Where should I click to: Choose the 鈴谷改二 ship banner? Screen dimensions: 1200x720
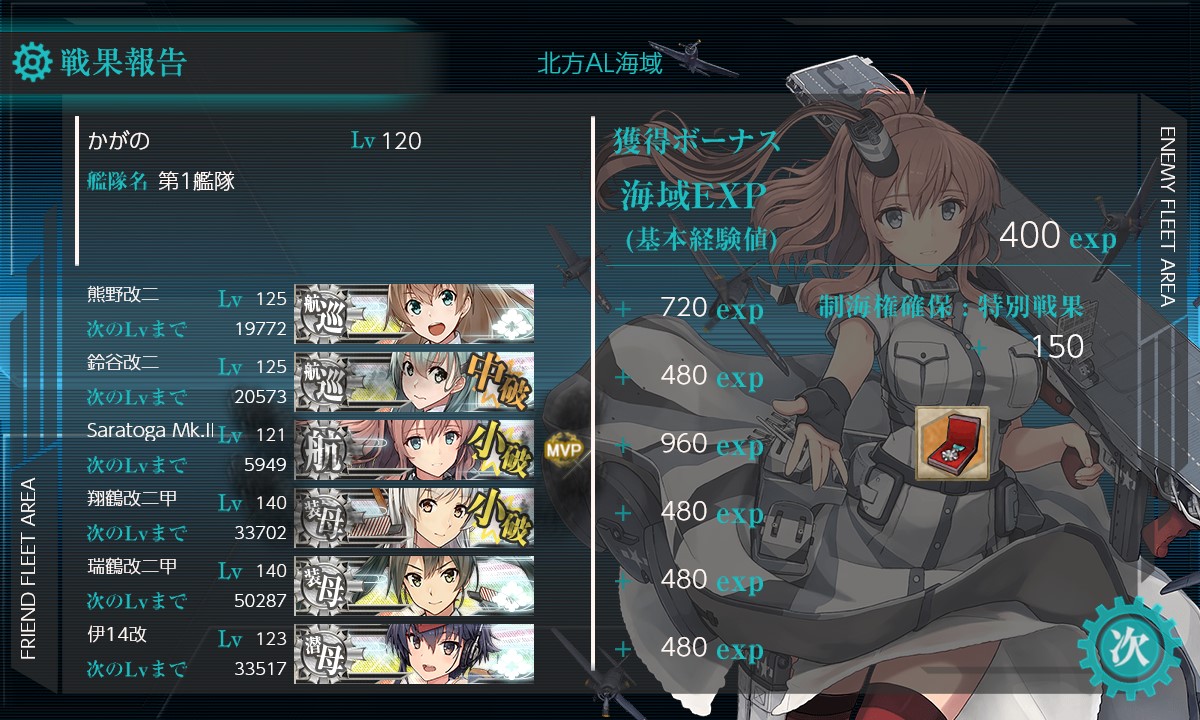click(414, 381)
